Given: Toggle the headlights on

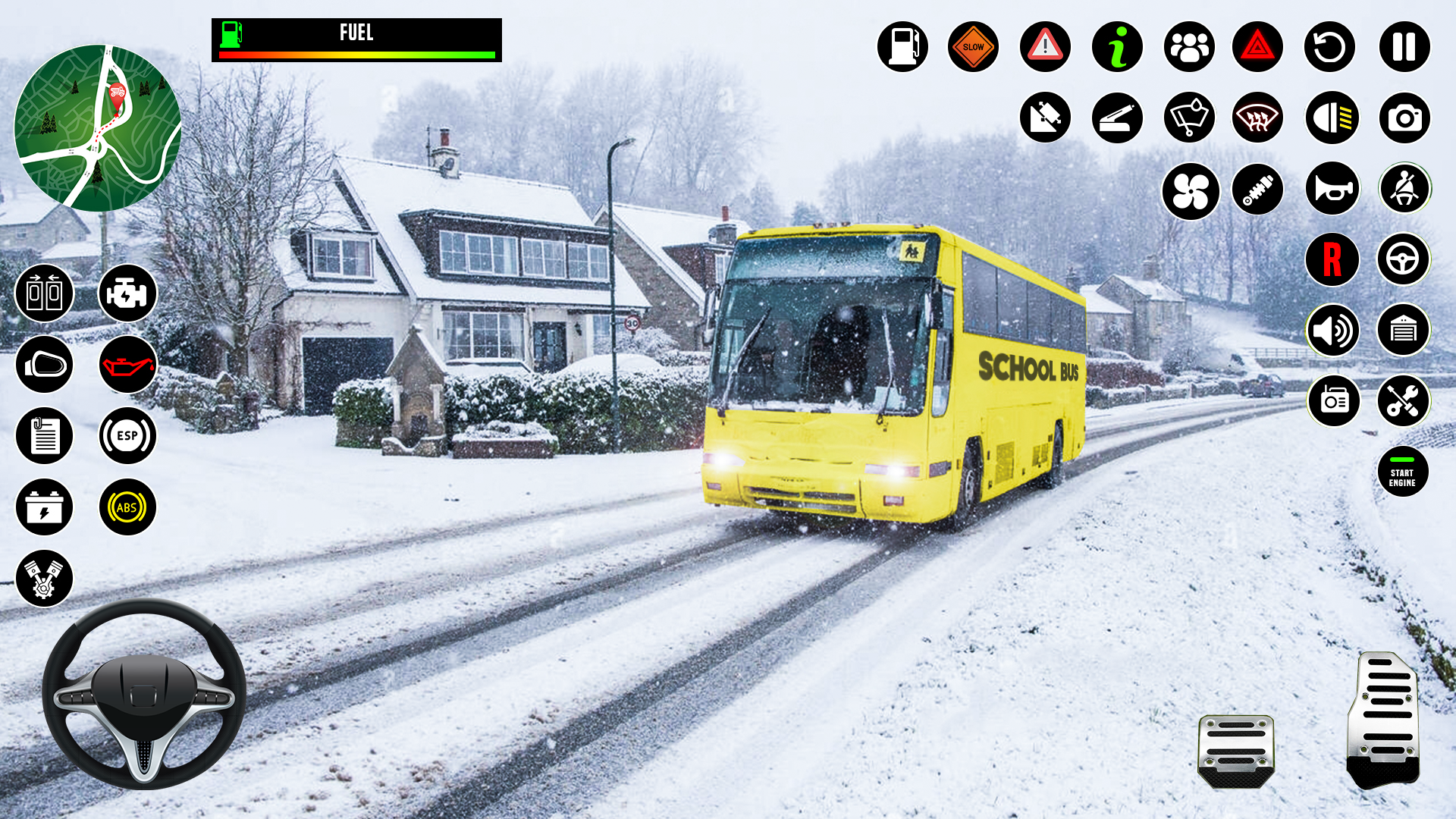Looking at the screenshot, I should tap(1329, 118).
